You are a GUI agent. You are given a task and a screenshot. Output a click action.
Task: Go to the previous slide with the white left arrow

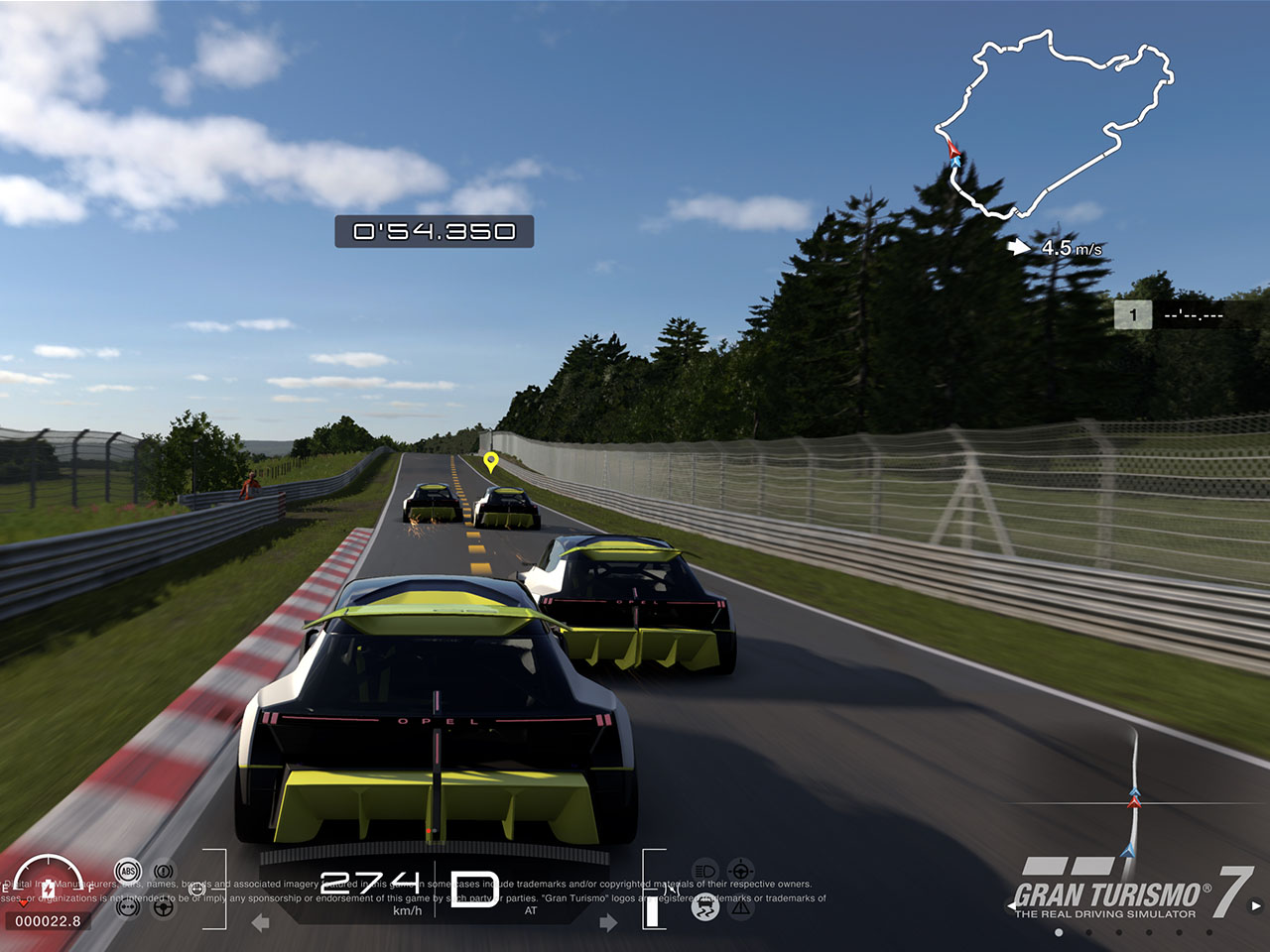point(1013,905)
